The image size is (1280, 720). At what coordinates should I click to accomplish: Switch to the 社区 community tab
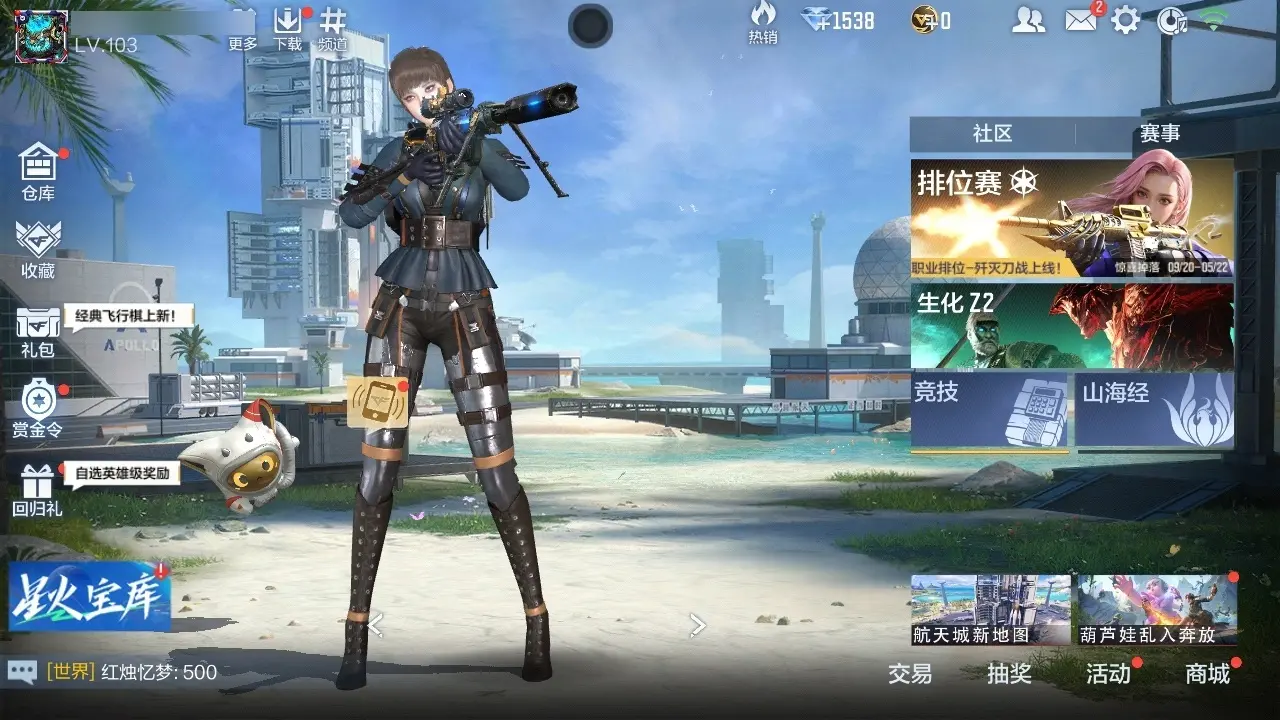click(x=992, y=134)
